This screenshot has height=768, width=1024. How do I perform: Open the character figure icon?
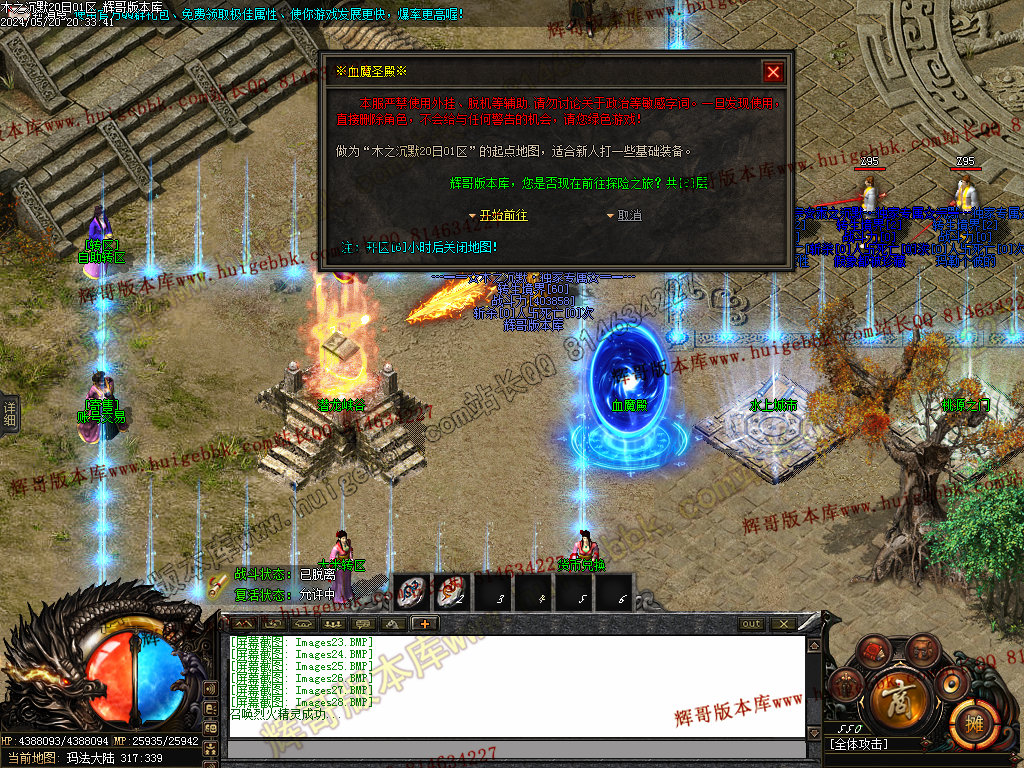(x=848, y=685)
